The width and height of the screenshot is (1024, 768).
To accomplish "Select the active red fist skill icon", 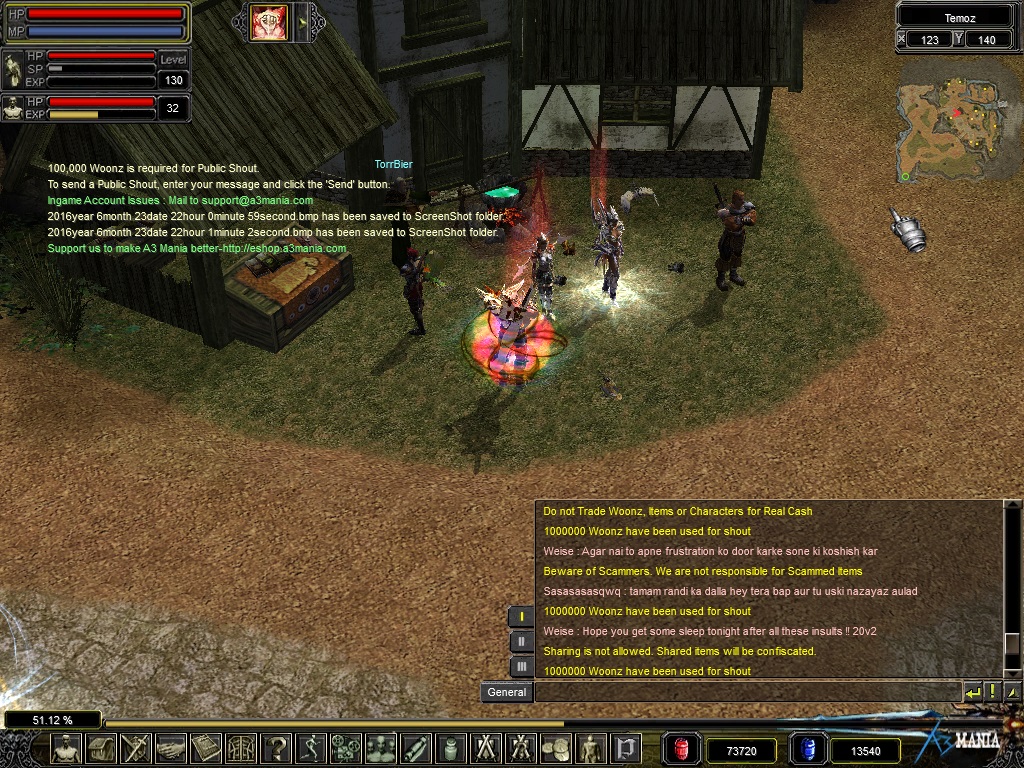I will (269, 22).
